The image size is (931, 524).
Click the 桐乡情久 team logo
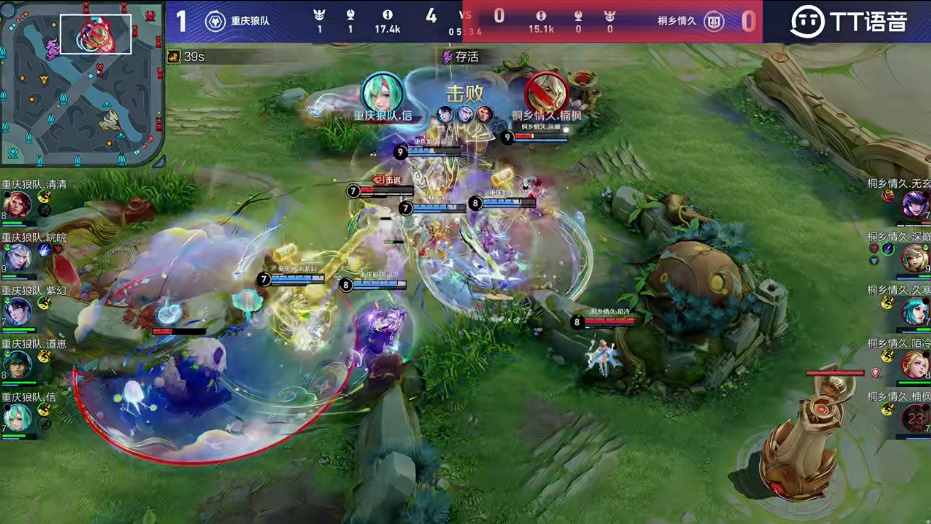714,22
